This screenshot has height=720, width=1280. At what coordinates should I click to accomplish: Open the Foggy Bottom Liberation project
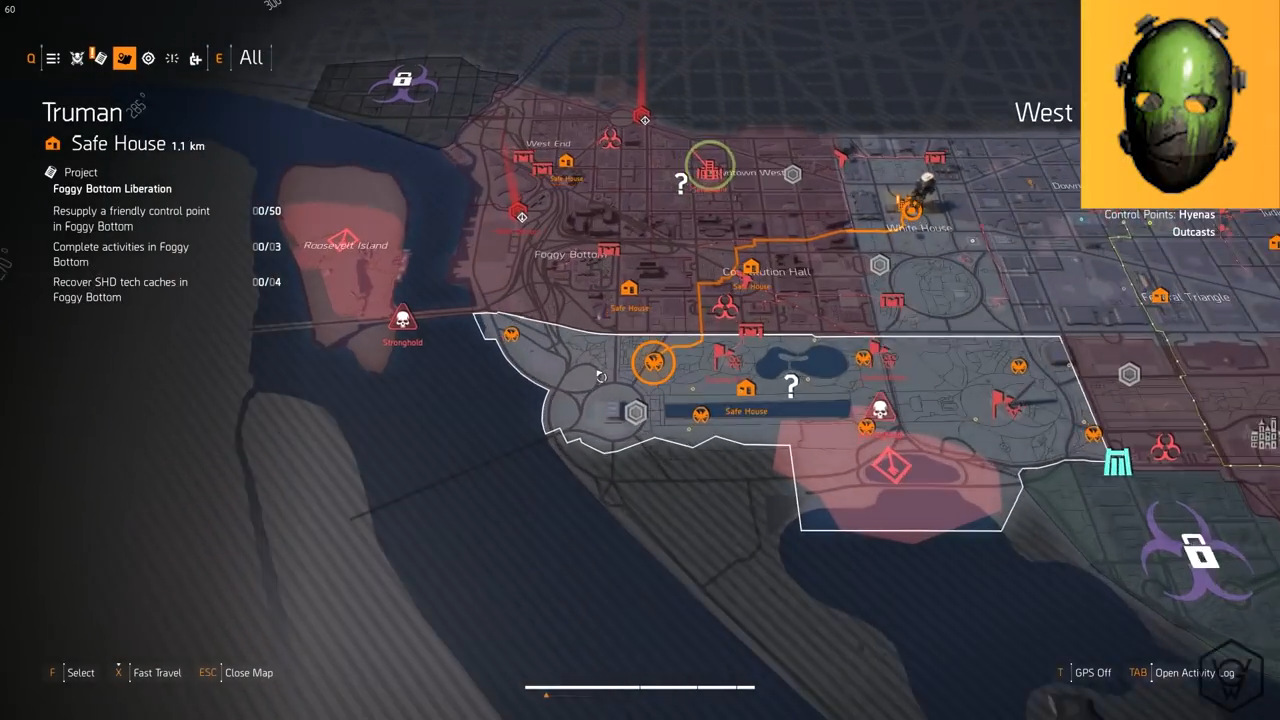click(112, 189)
